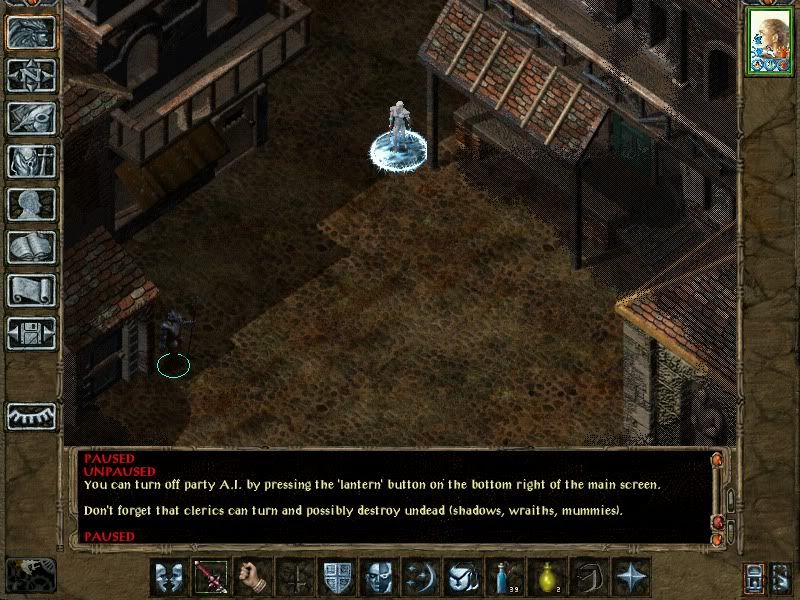The image size is (800, 600).
Task: Toggle party A.I. with the lantern button
Action: coord(754,578)
